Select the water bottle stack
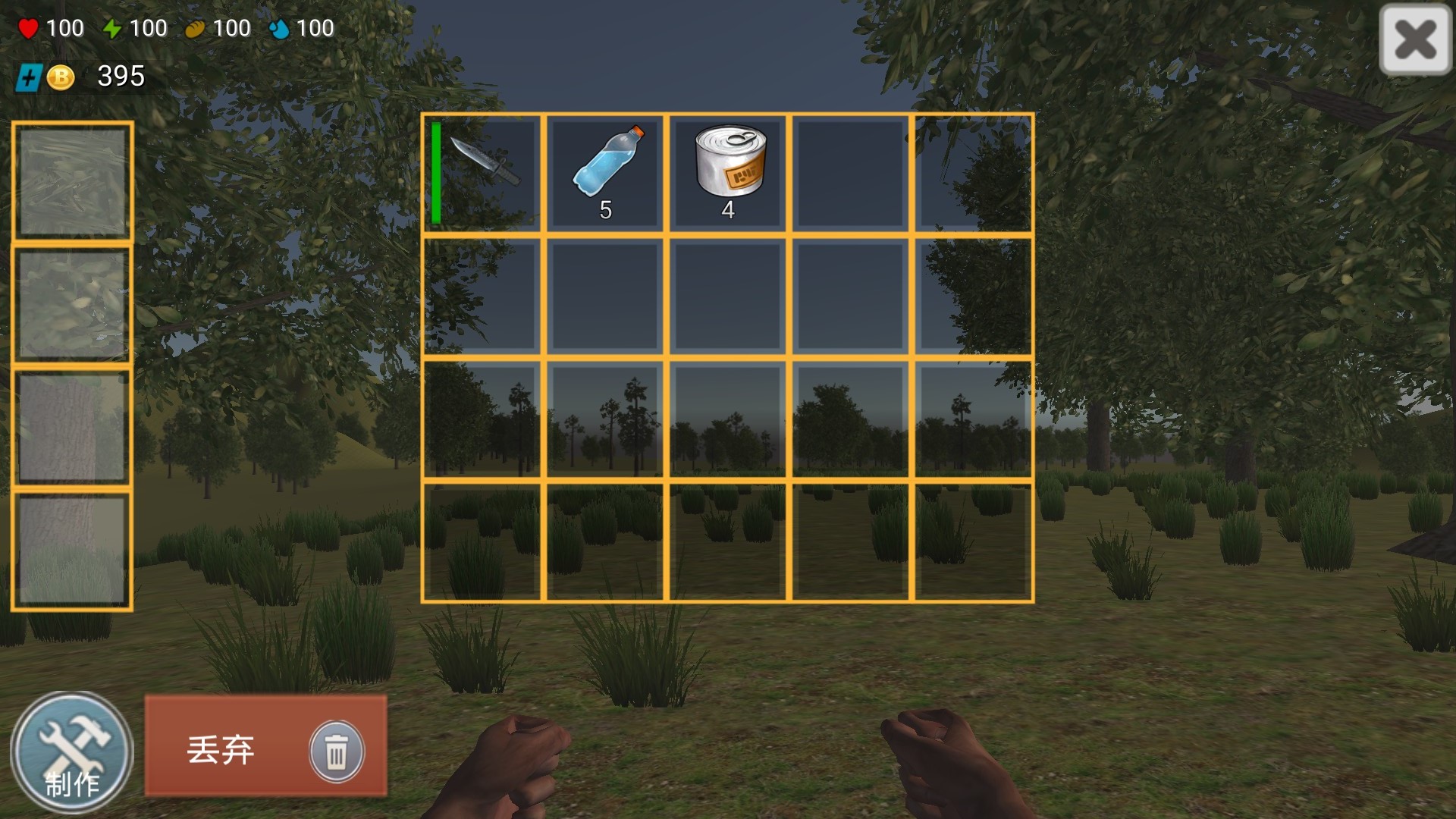1456x819 pixels. [x=605, y=173]
